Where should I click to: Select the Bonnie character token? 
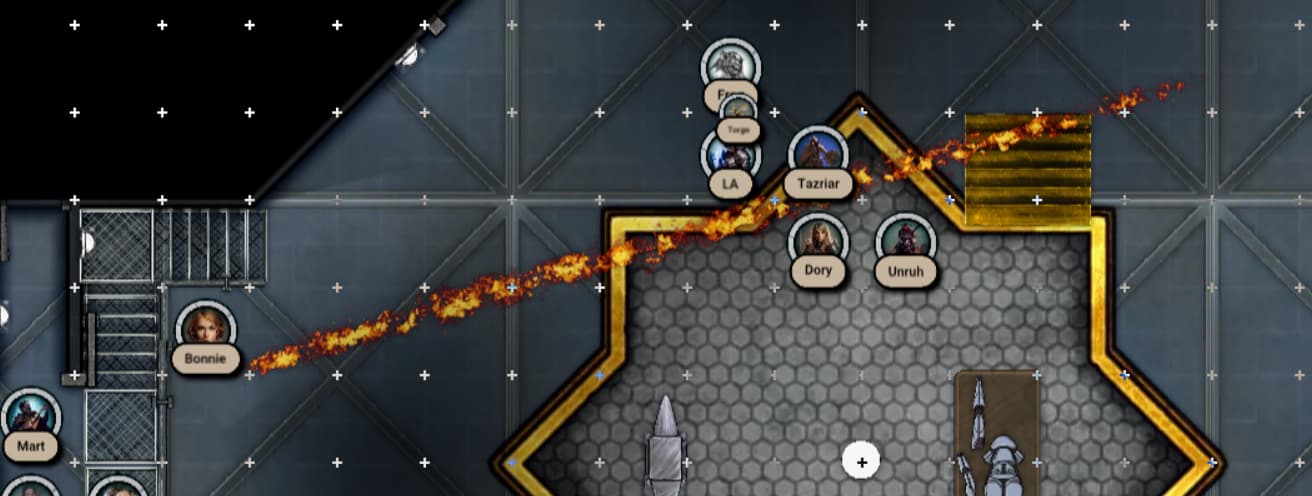pyautogui.click(x=206, y=330)
